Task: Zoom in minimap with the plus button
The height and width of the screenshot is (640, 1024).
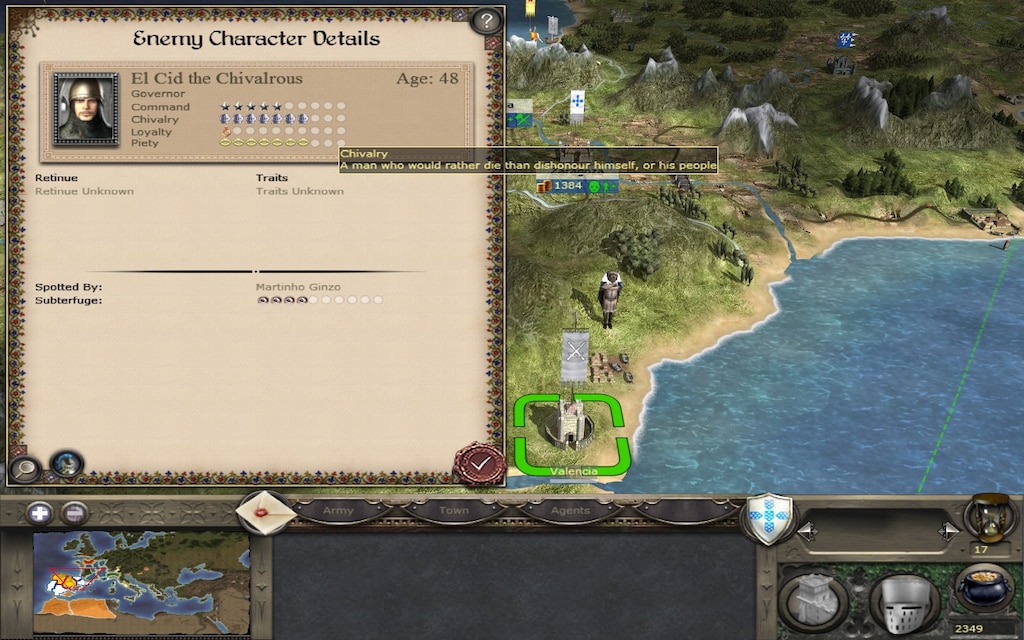Action: tap(41, 513)
